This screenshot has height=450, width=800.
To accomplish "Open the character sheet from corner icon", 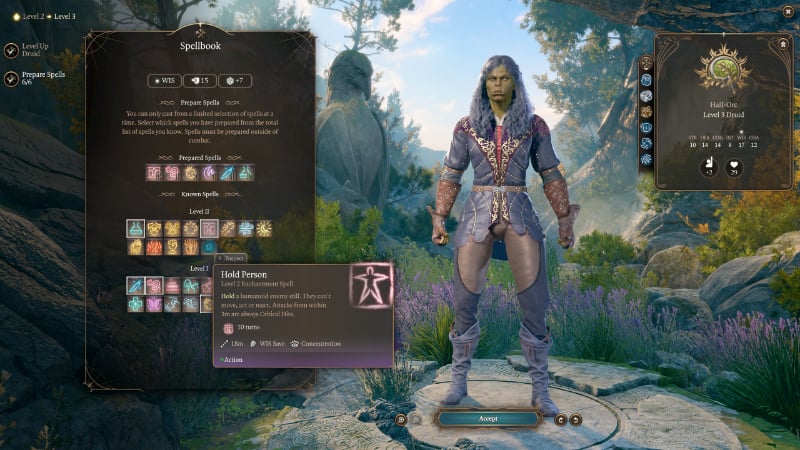I will click(x=781, y=44).
